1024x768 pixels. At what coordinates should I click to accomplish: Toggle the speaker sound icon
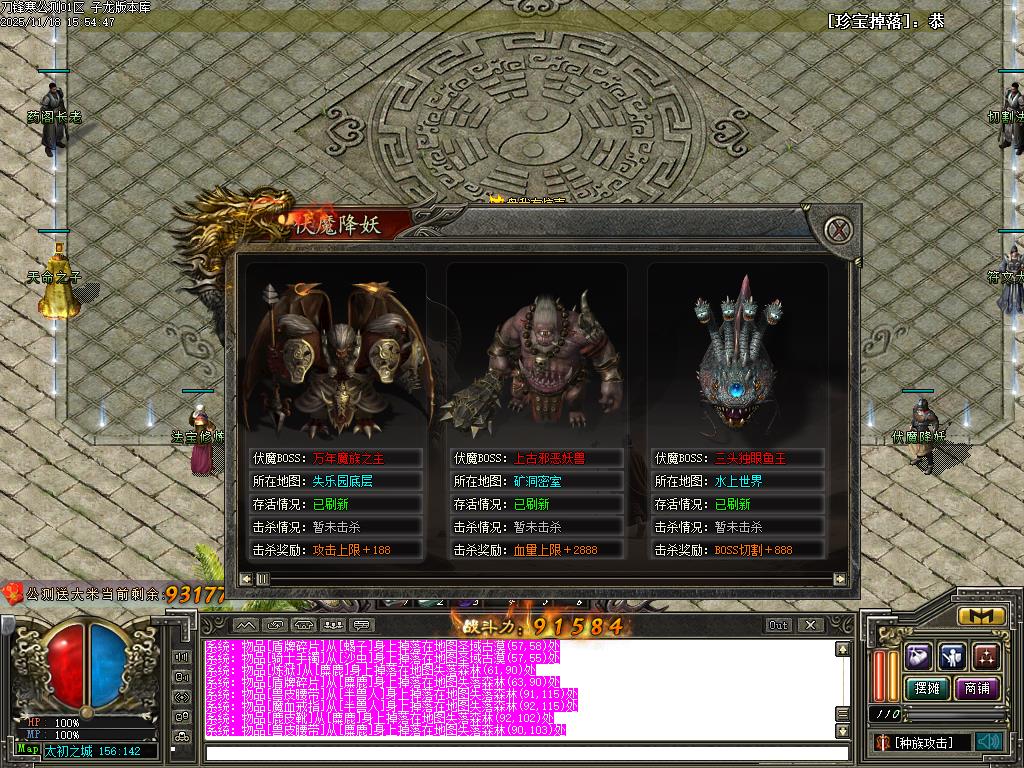989,741
